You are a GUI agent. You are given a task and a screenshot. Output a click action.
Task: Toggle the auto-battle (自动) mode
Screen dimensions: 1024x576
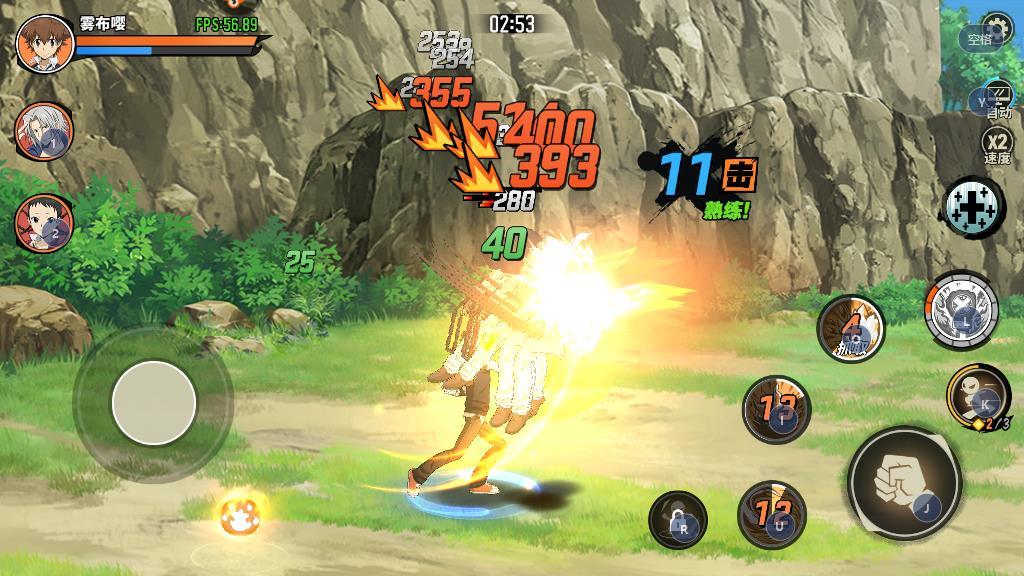pos(997,101)
